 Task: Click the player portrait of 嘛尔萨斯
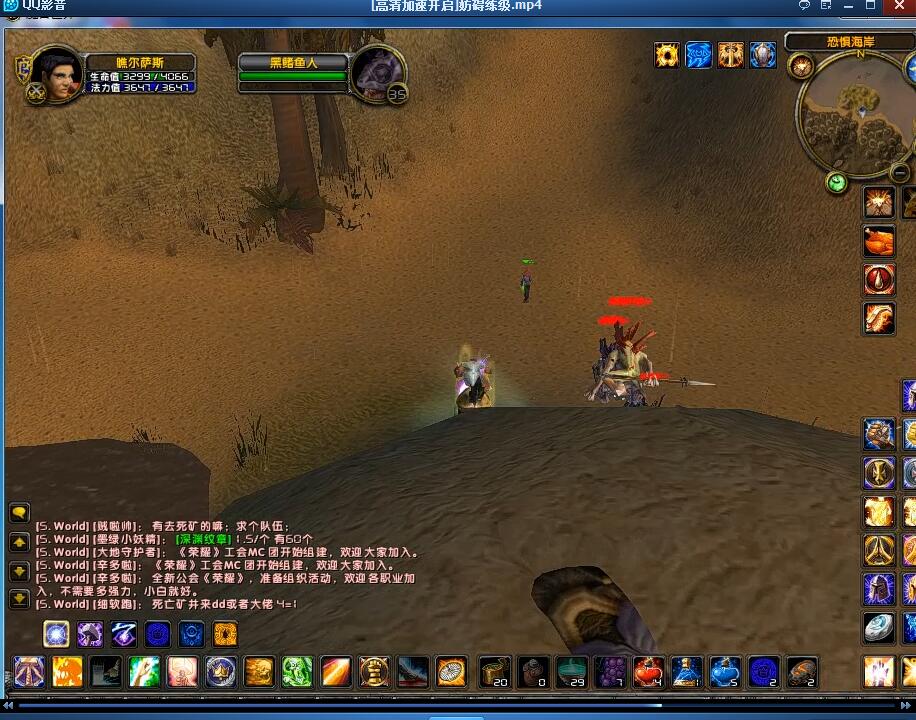click(x=57, y=75)
